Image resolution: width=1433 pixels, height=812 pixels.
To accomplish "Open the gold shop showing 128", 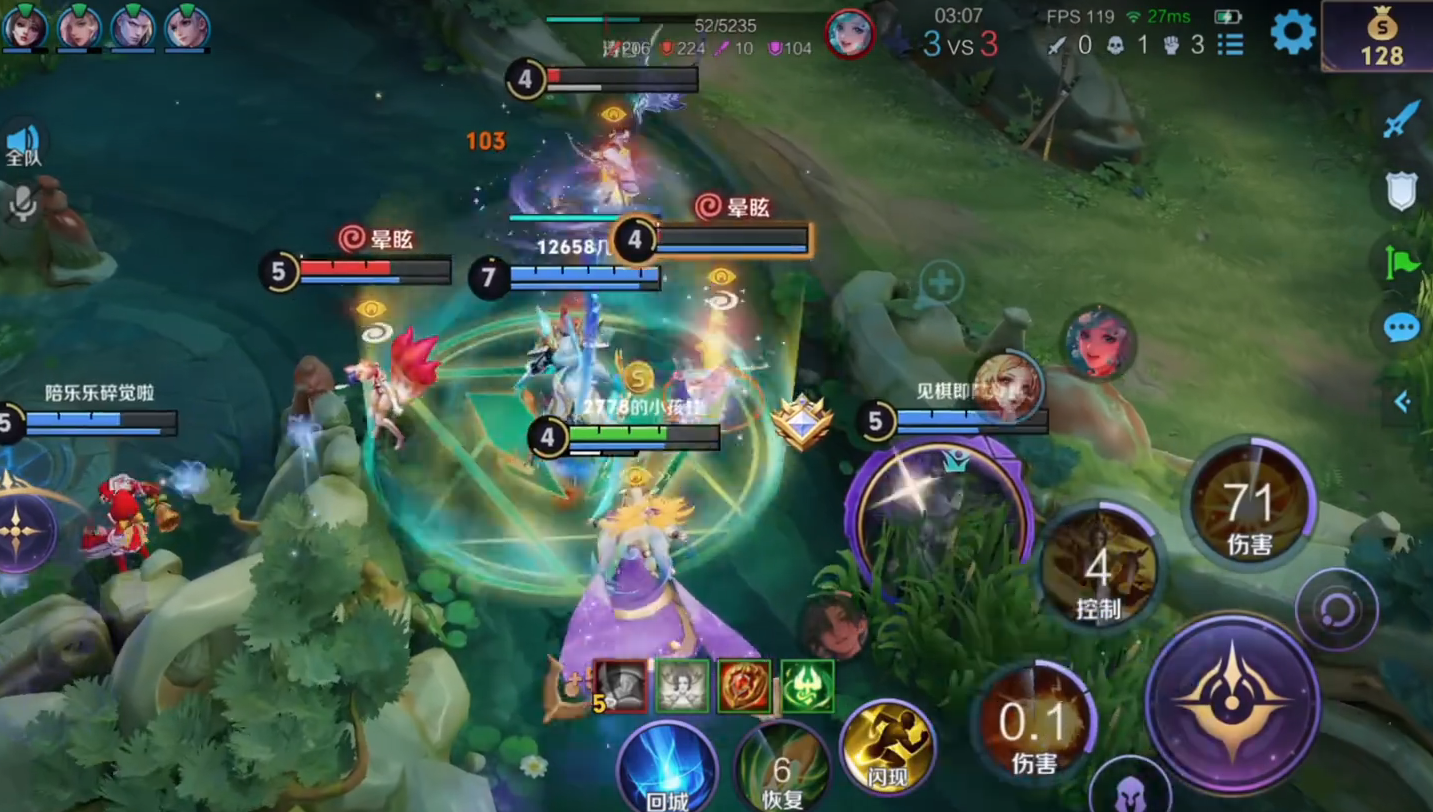I will point(1381,37).
